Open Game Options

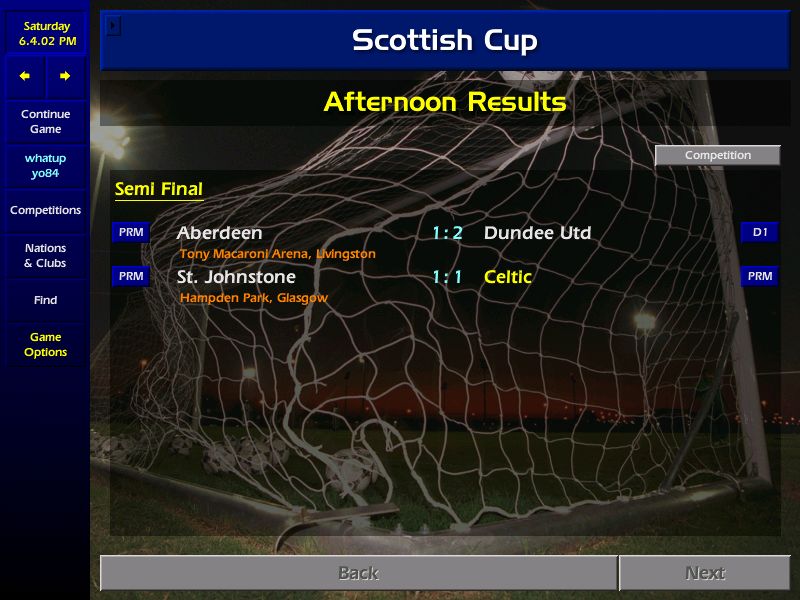[45, 345]
